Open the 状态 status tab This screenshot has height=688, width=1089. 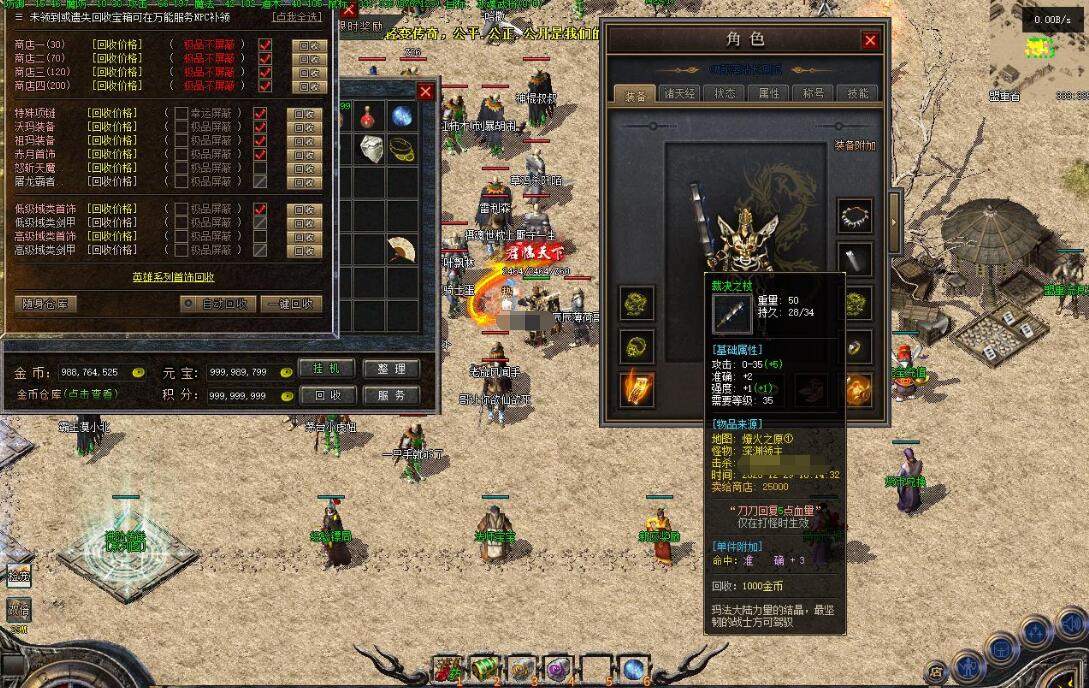[x=725, y=94]
